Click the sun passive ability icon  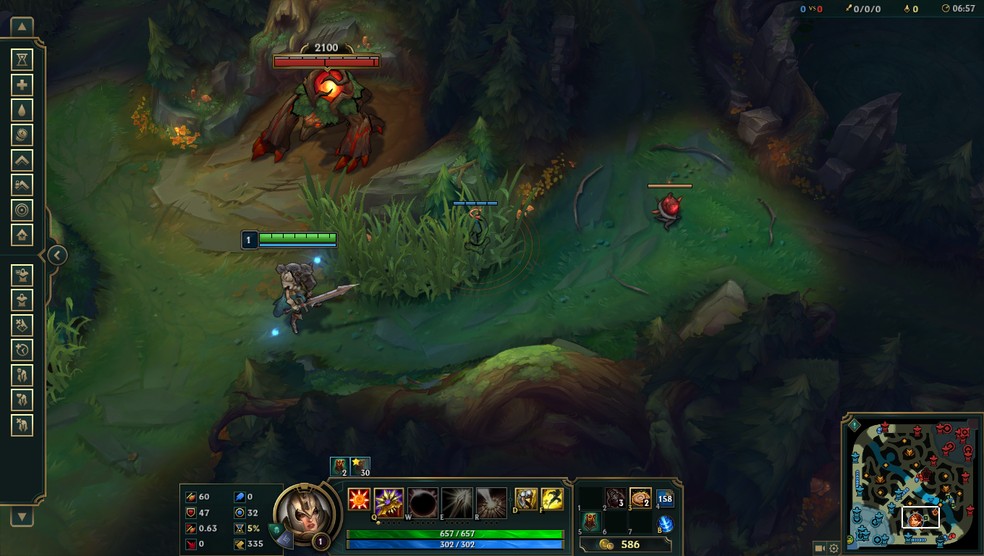358,498
